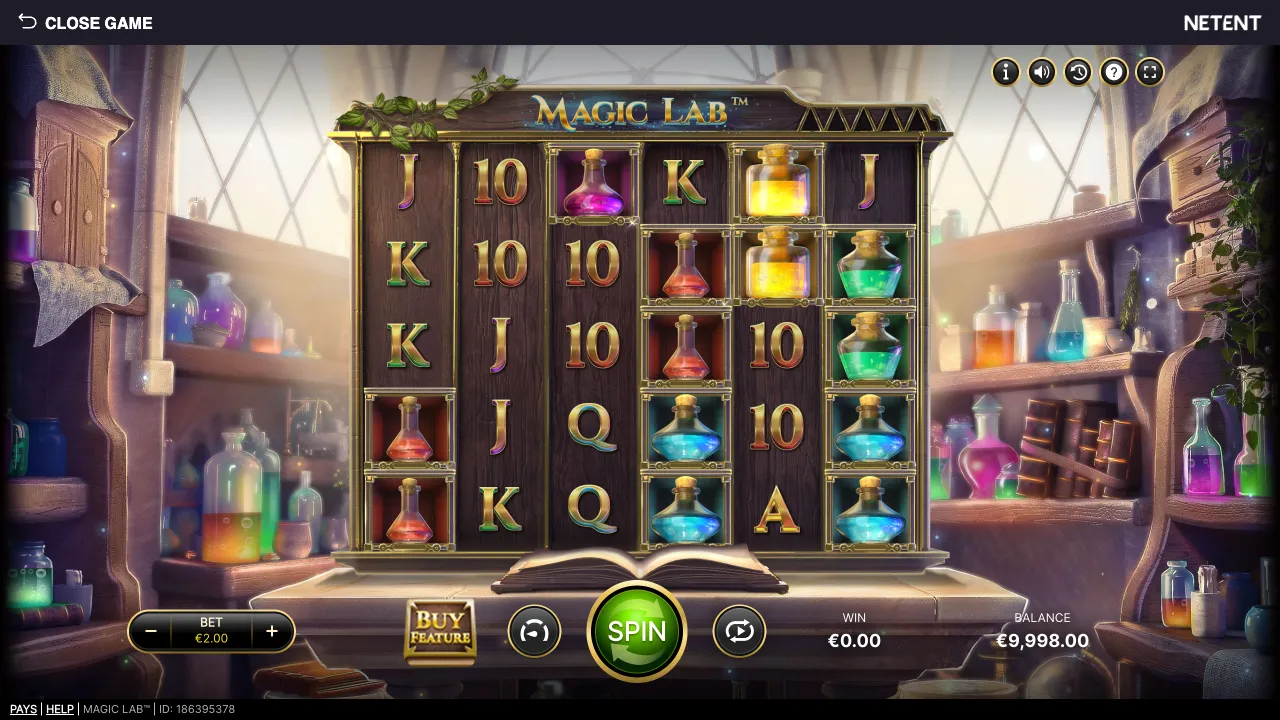Screen dimensions: 1280x720
Task: Open the game info icon
Action: pyautogui.click(x=1005, y=72)
